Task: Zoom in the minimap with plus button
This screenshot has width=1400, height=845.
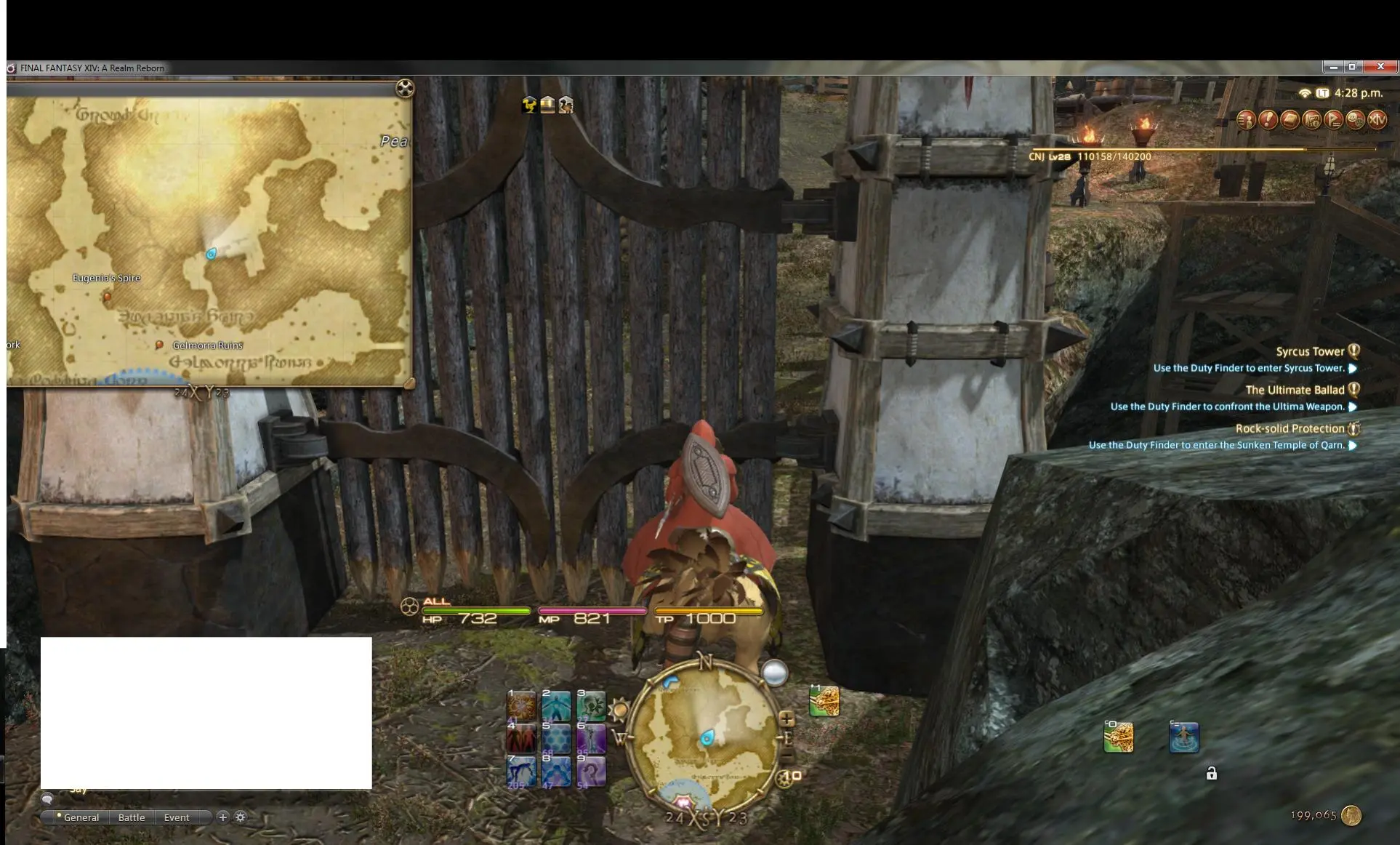Action: click(787, 718)
